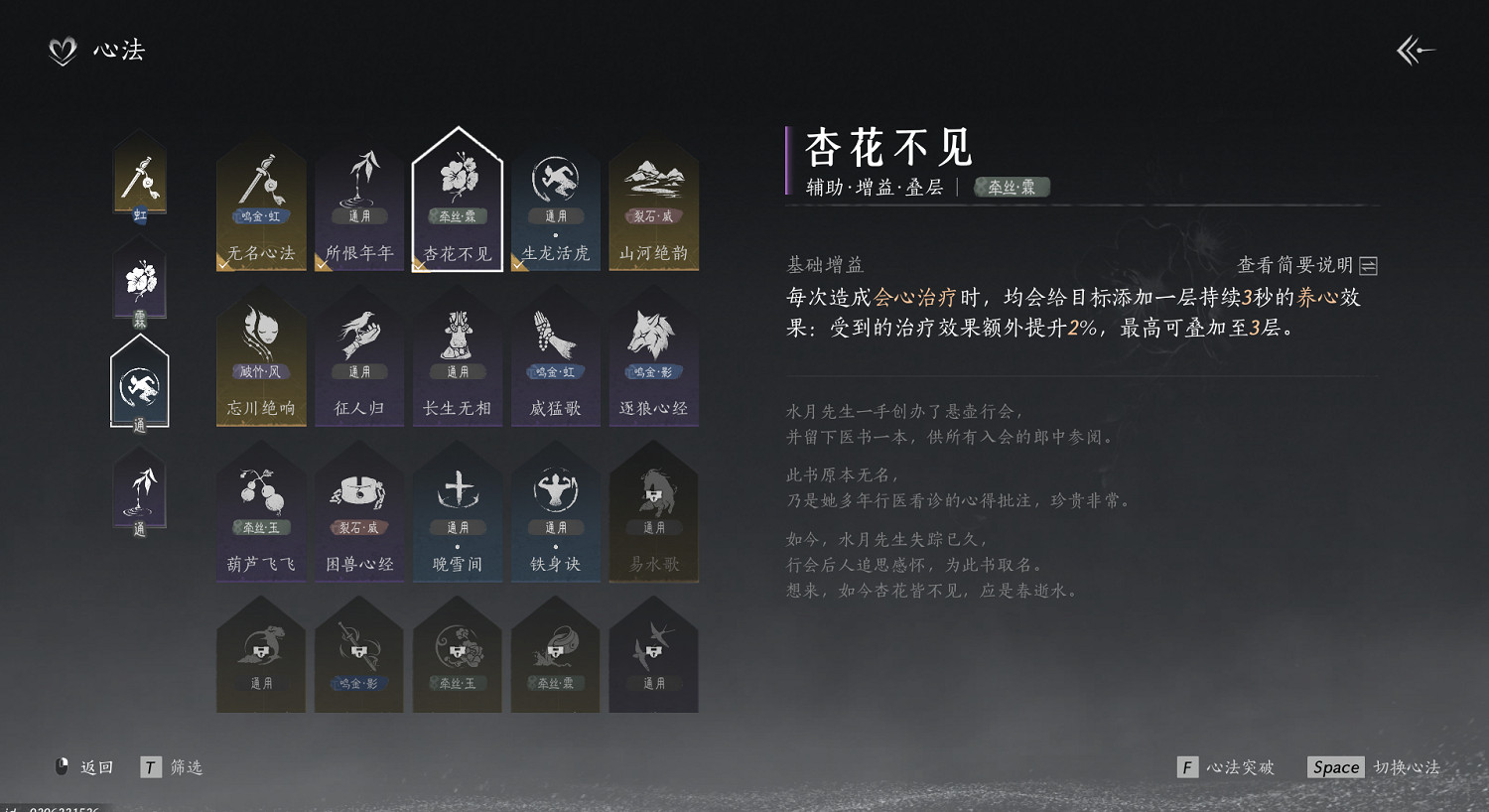
Task: Select the 霖 flower icon in the left sidebar
Action: 139,281
